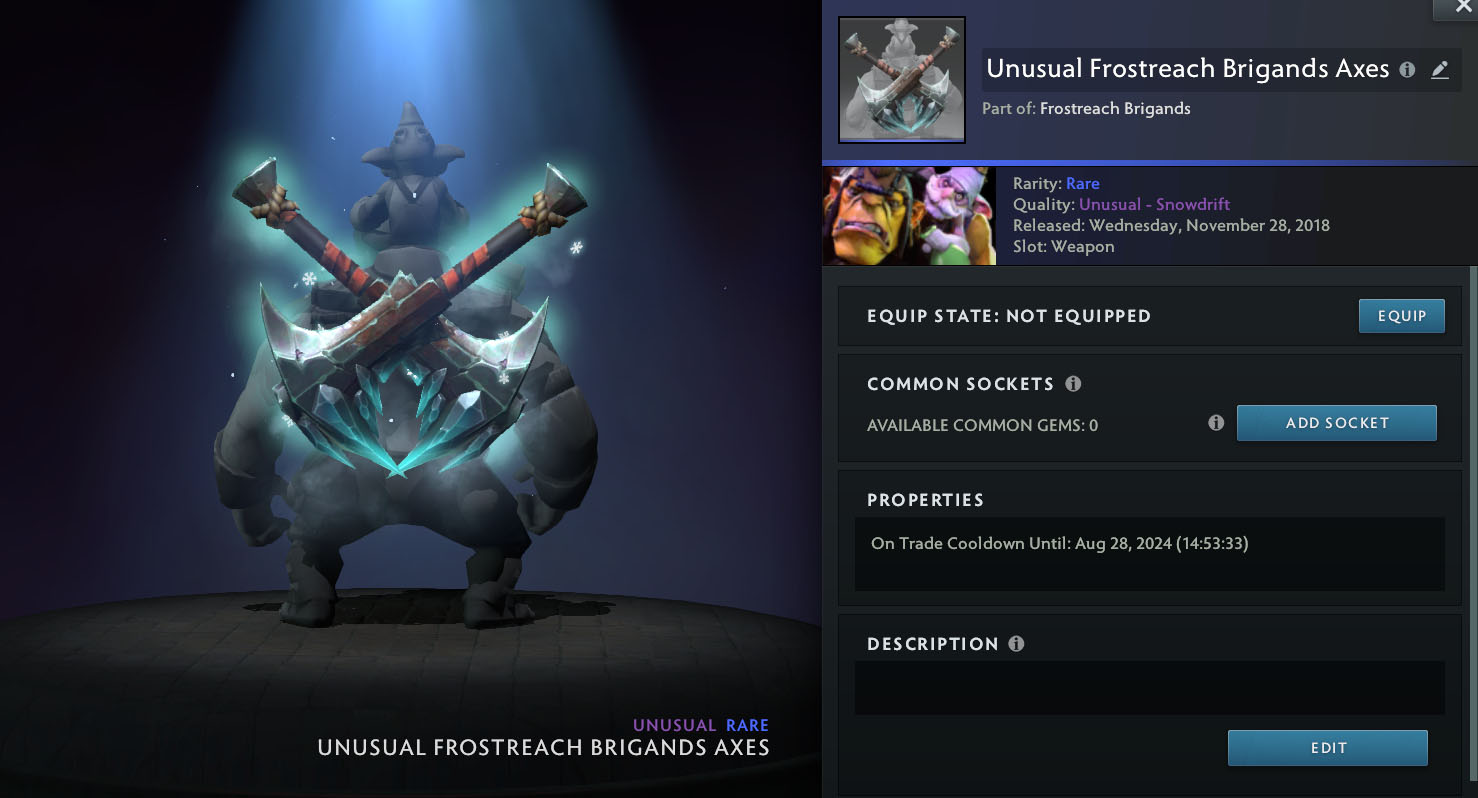The width and height of the screenshot is (1478, 798).
Task: Click the empty description text box
Action: point(1149,687)
